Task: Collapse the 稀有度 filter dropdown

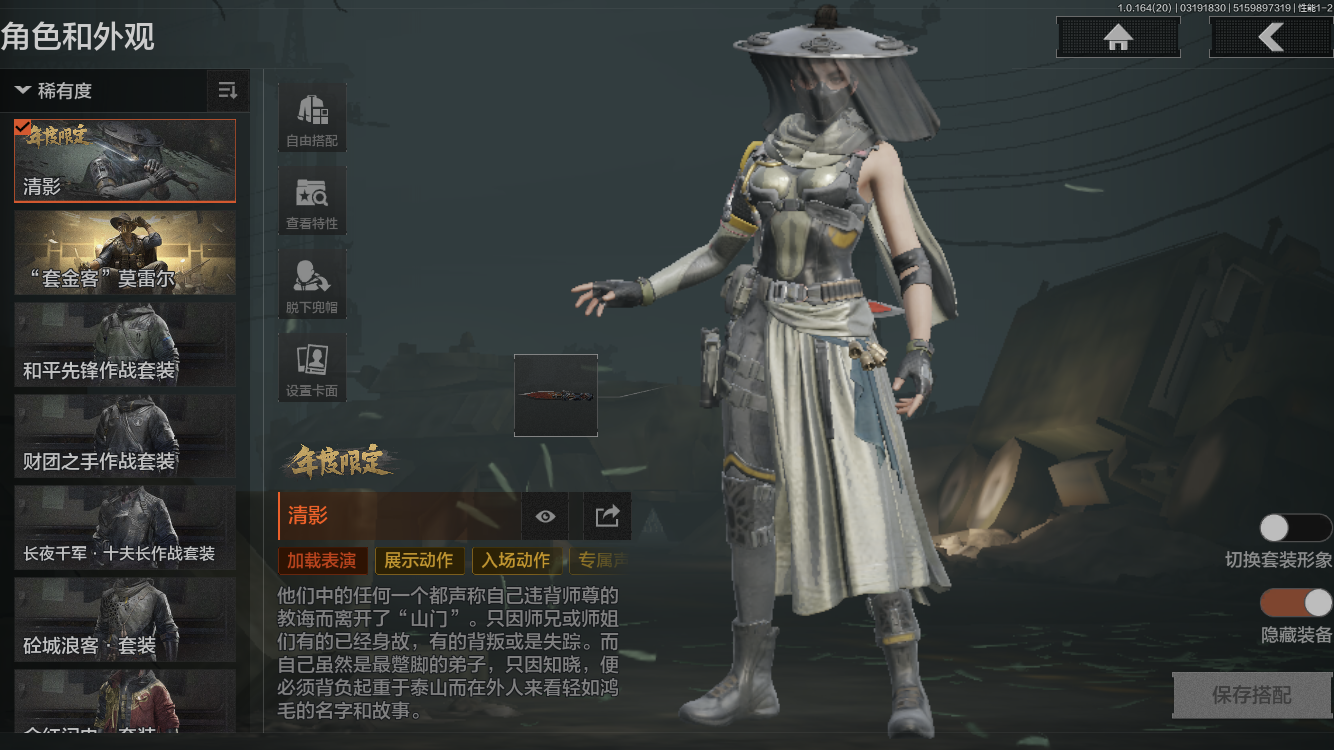Action: 55,90
